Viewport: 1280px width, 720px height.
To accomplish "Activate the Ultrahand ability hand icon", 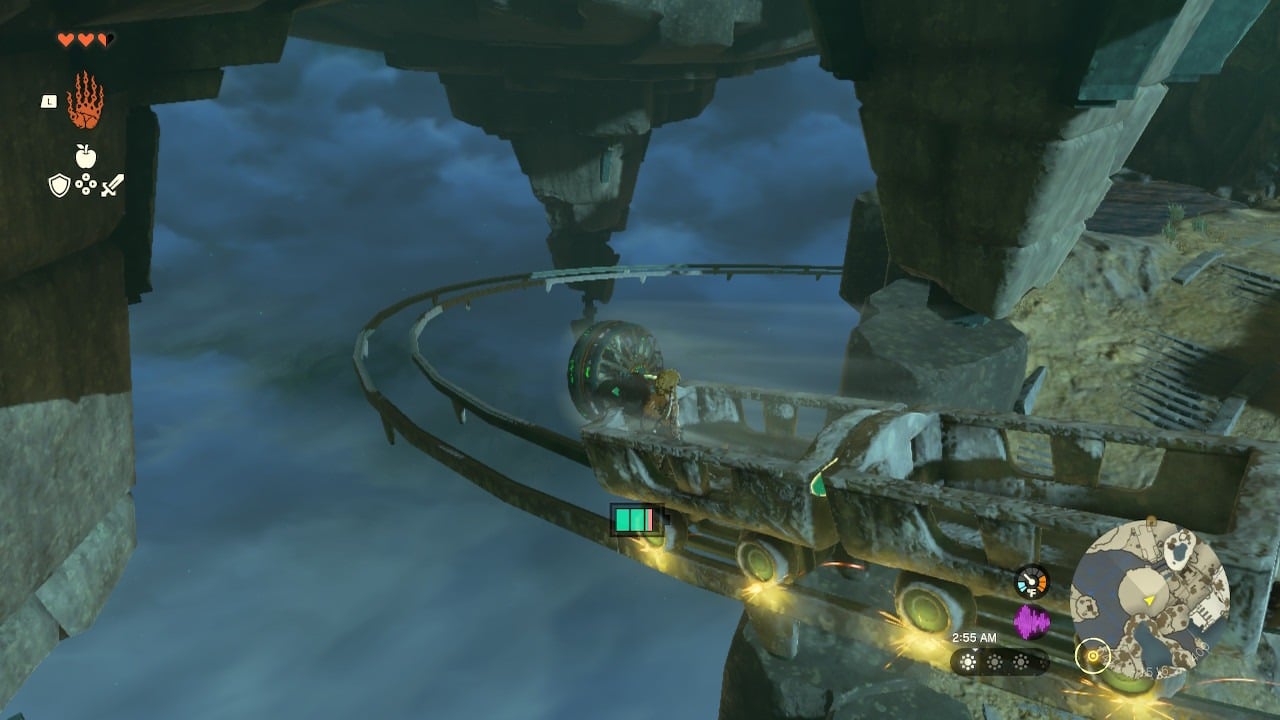I will (85, 101).
